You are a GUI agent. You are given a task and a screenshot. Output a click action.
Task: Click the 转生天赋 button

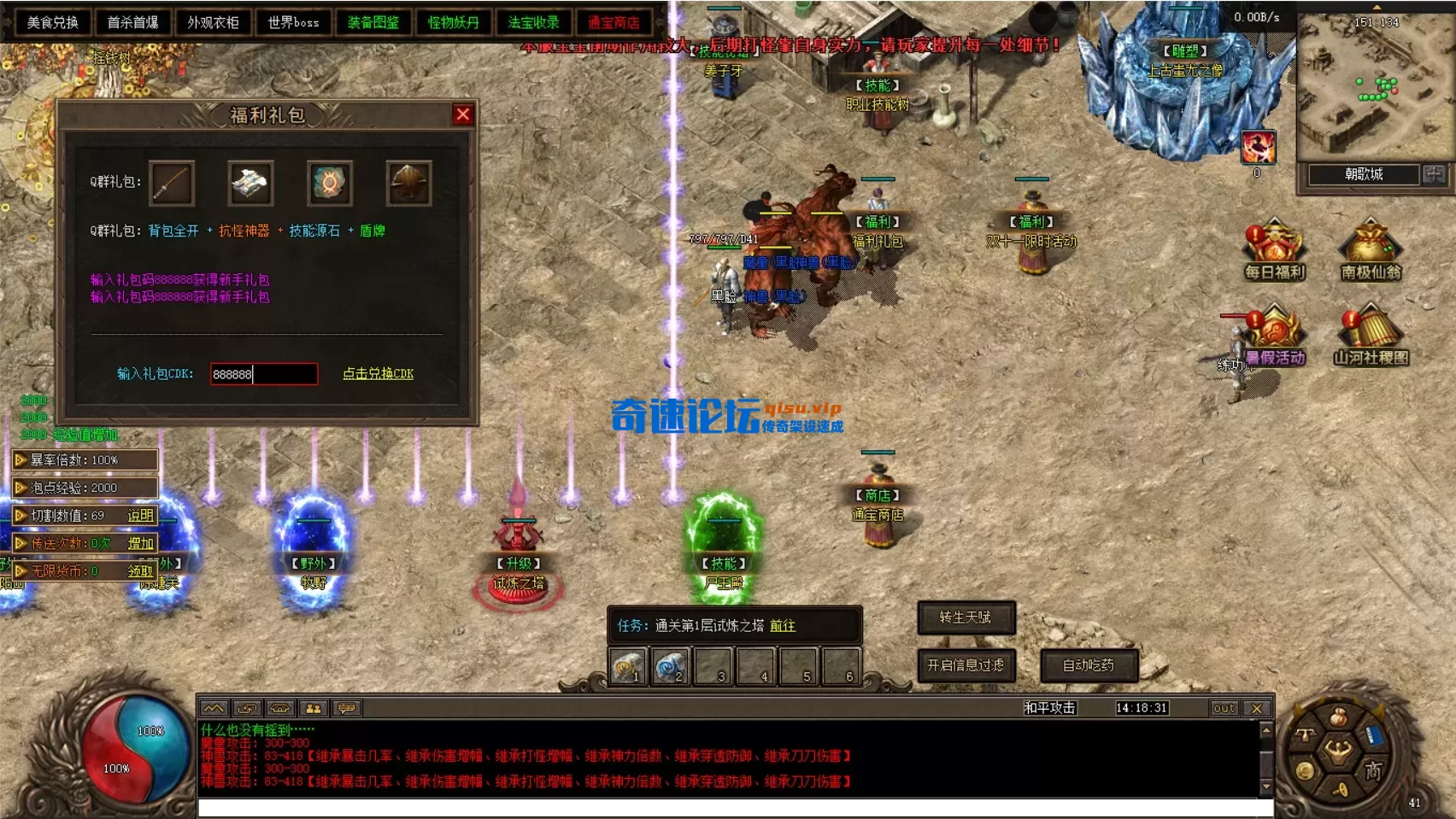[966, 619]
